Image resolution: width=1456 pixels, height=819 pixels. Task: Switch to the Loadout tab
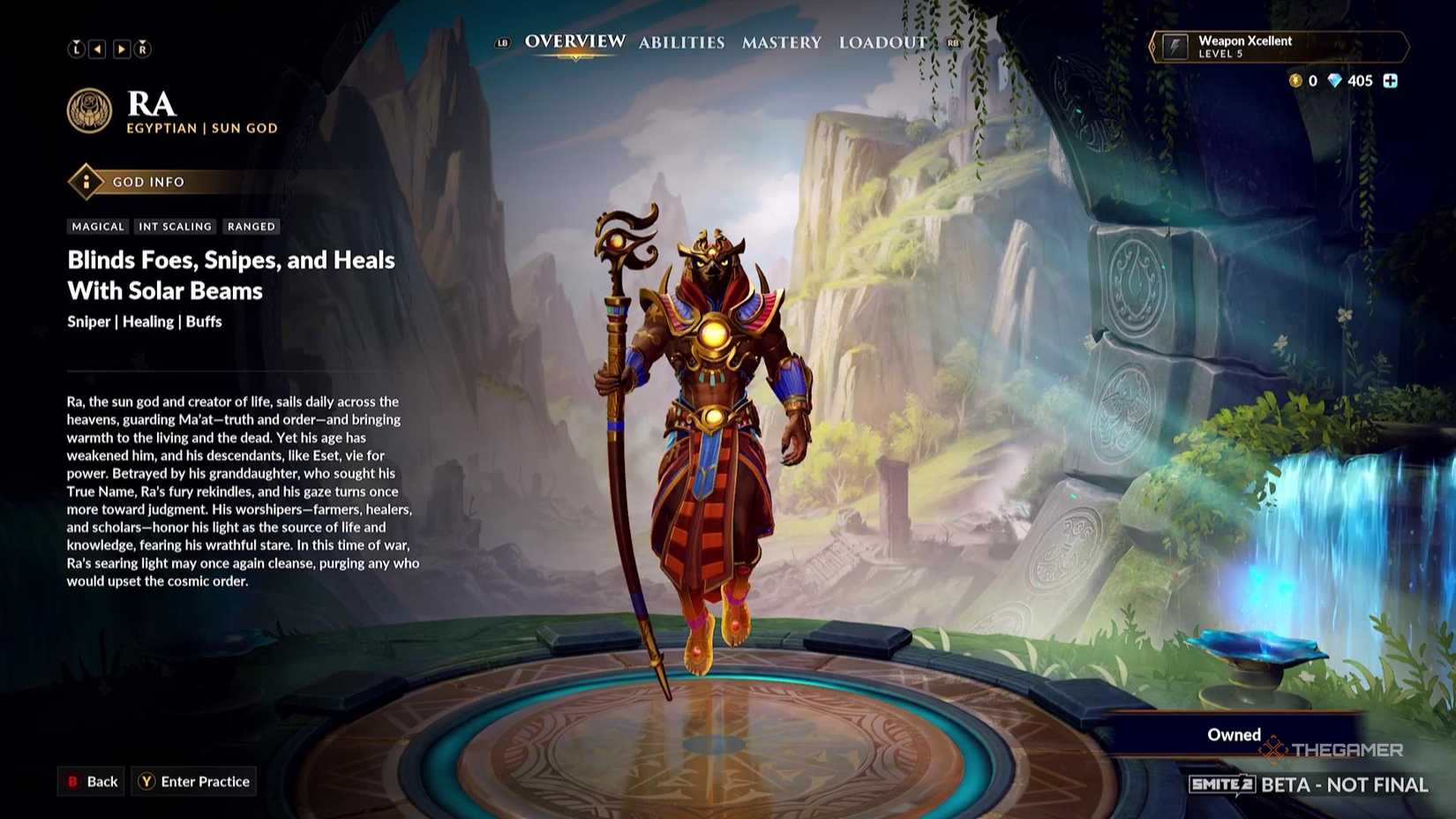click(882, 41)
